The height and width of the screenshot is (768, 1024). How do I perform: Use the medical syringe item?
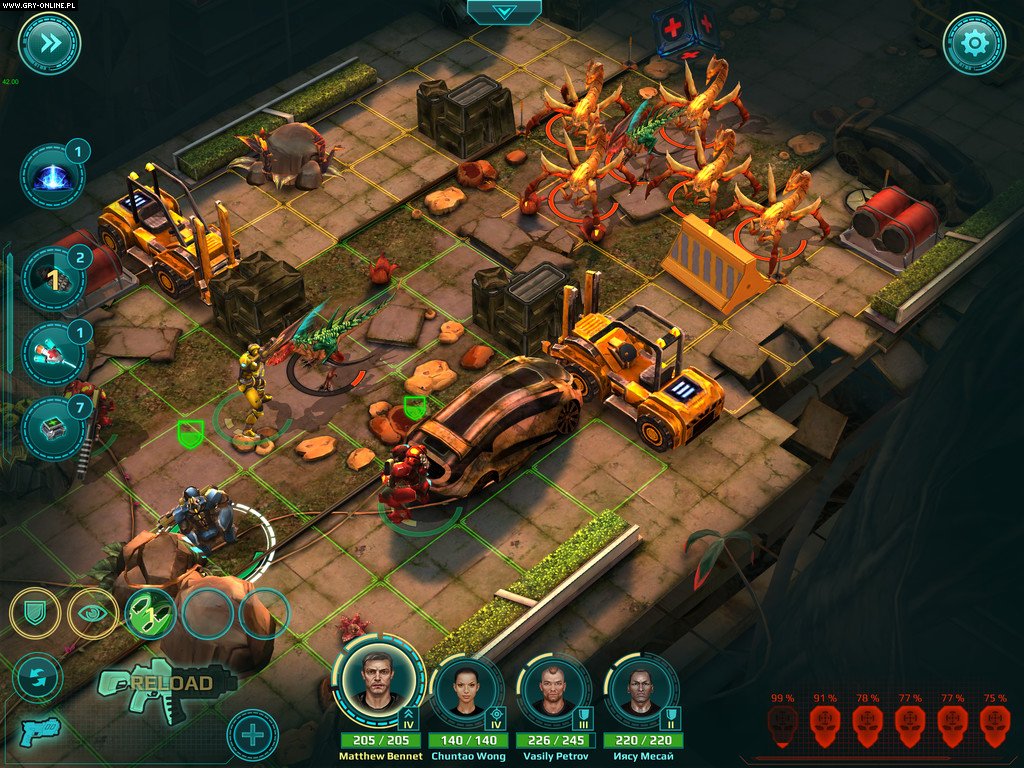pos(52,353)
